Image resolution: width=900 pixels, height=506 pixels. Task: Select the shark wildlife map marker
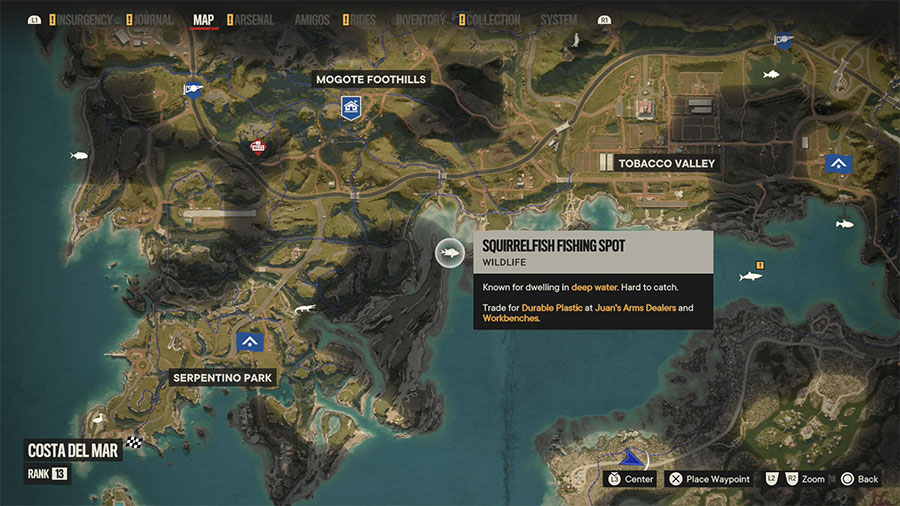(x=748, y=276)
